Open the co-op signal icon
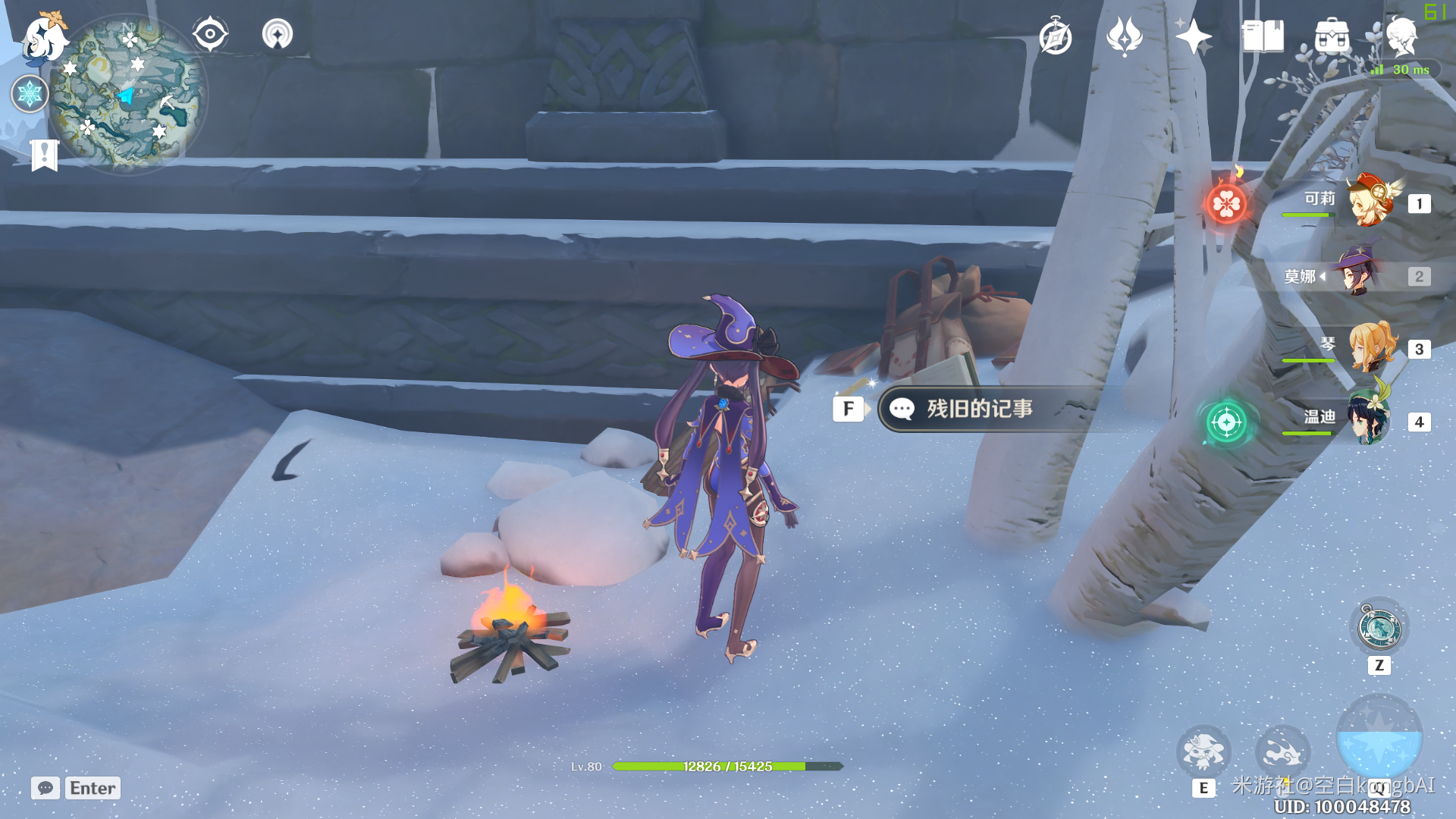This screenshot has height=819, width=1456. [x=278, y=34]
